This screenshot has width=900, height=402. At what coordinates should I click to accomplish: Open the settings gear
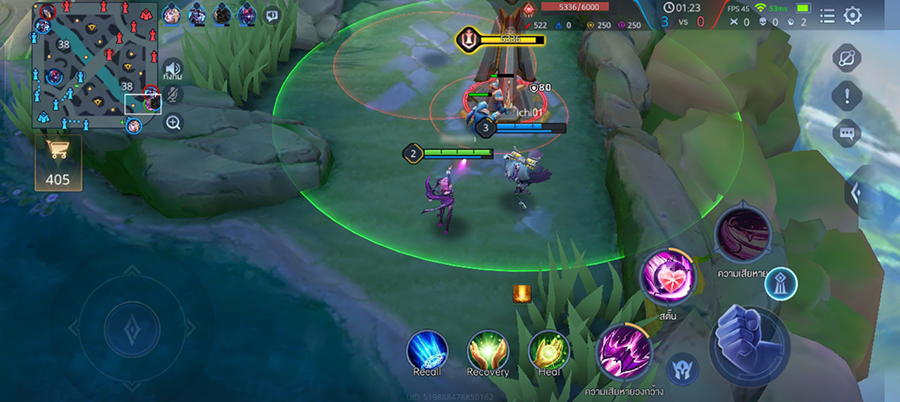click(853, 15)
